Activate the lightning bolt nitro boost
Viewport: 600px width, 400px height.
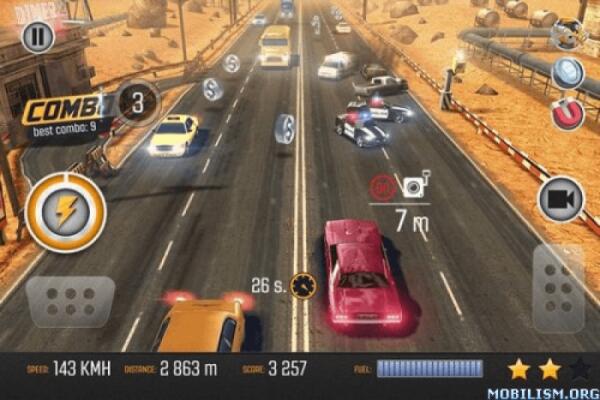tap(65, 211)
